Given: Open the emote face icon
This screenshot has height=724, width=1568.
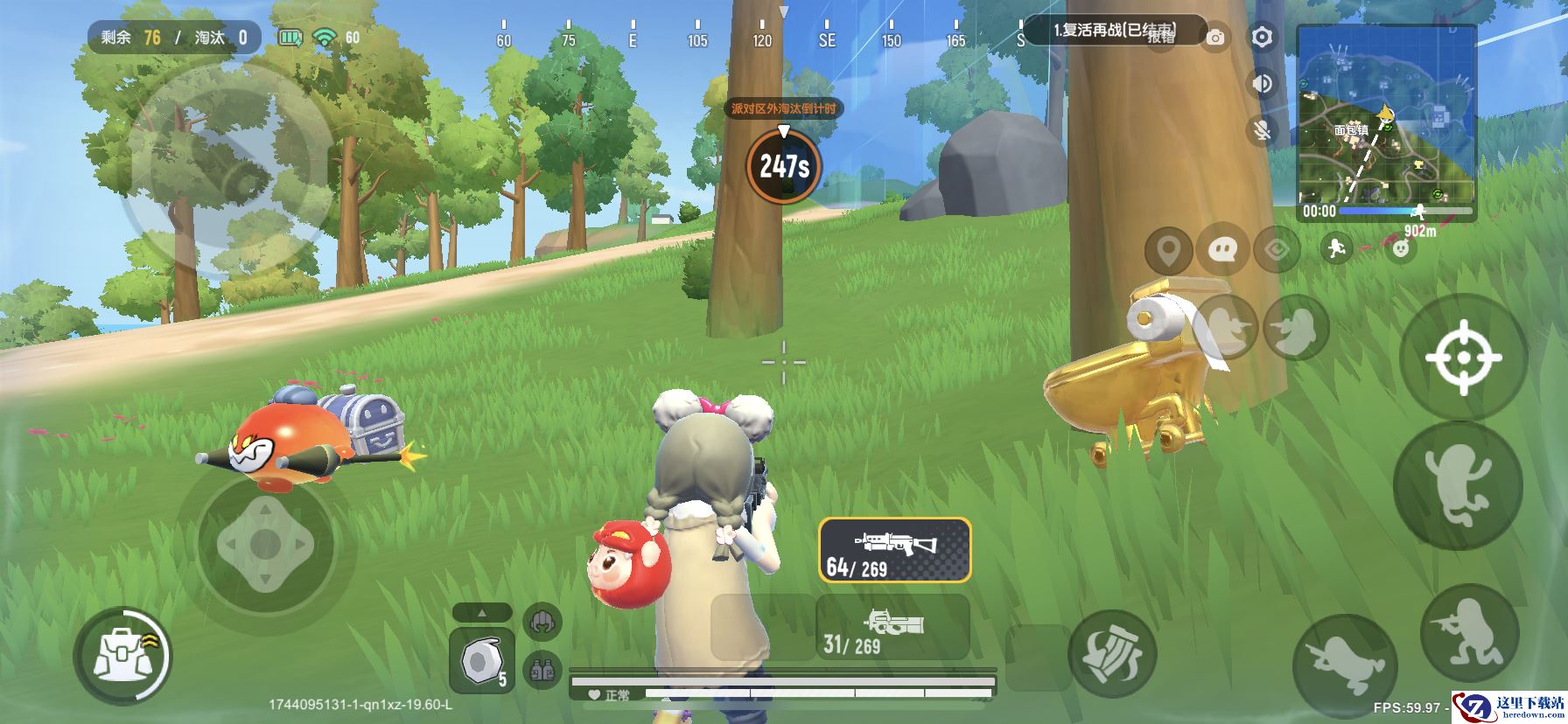Looking at the screenshot, I should pos(1402,249).
